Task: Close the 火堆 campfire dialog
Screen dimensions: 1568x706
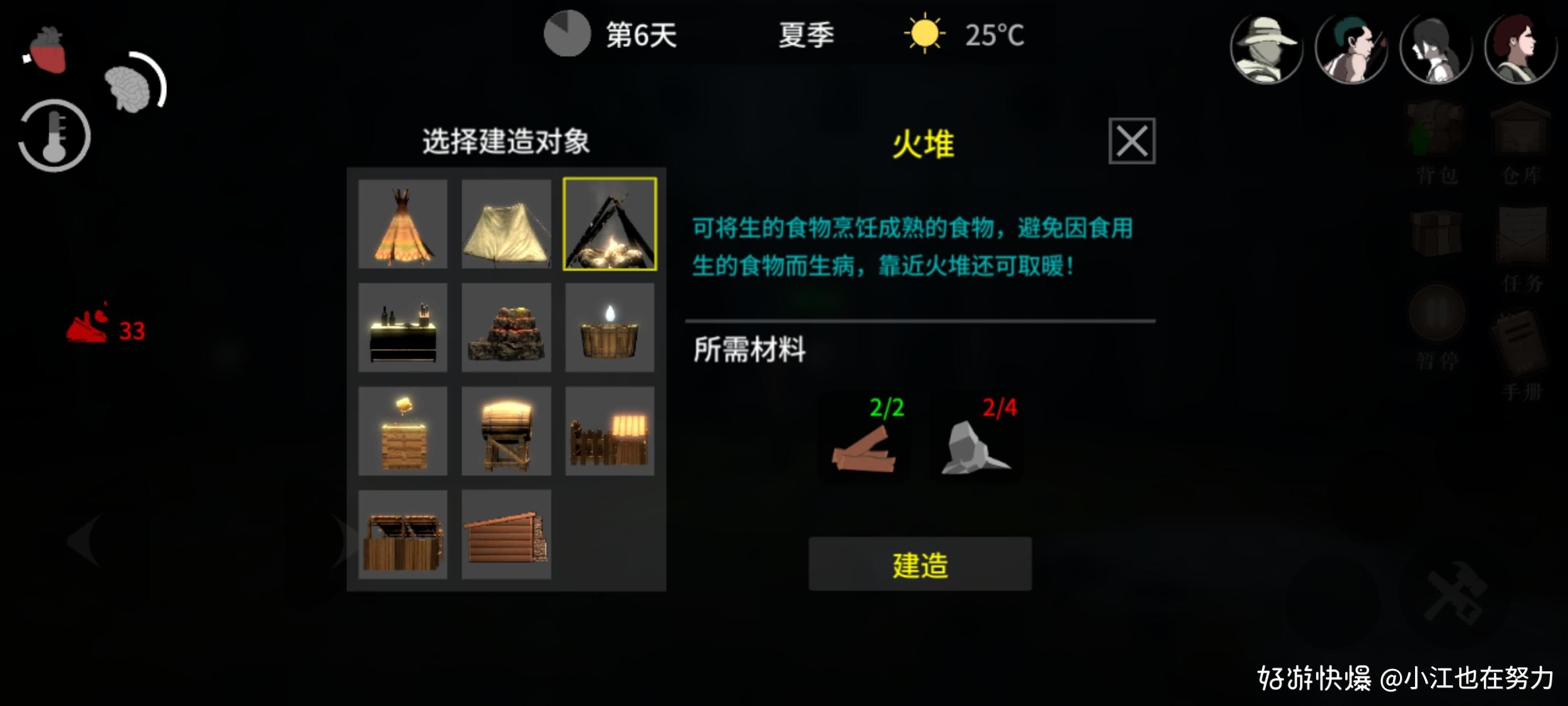Action: (x=1133, y=141)
